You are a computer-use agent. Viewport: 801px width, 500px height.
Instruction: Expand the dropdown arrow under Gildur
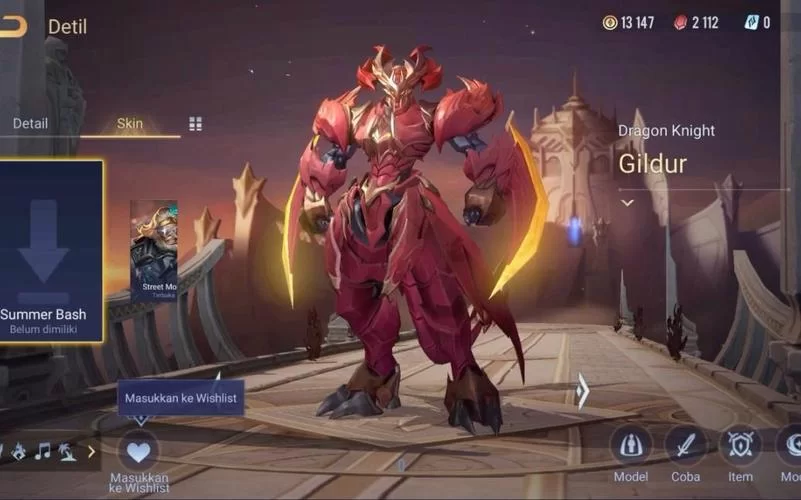point(628,202)
